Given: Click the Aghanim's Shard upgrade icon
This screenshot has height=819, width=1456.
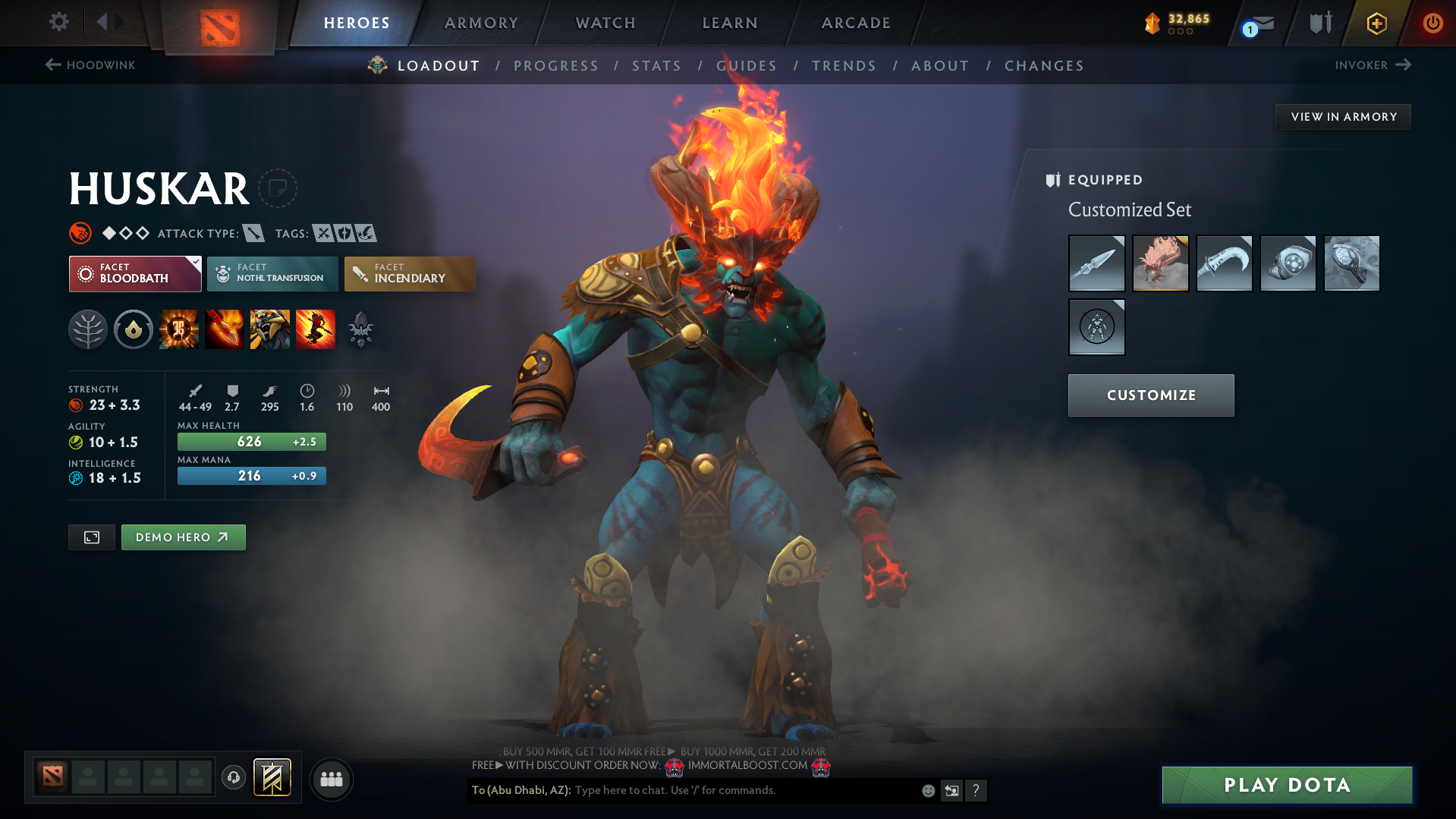Looking at the screenshot, I should click(x=360, y=329).
